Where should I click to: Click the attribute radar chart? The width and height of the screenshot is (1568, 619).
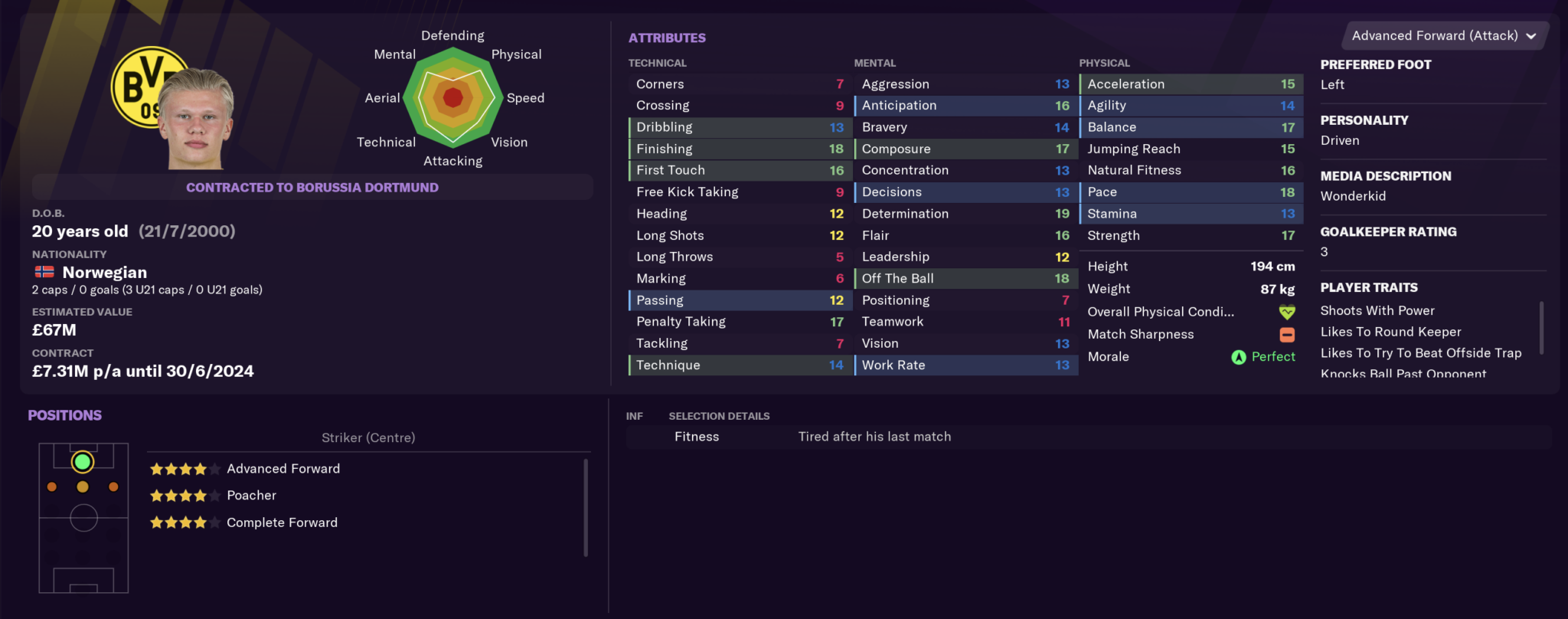[x=453, y=98]
